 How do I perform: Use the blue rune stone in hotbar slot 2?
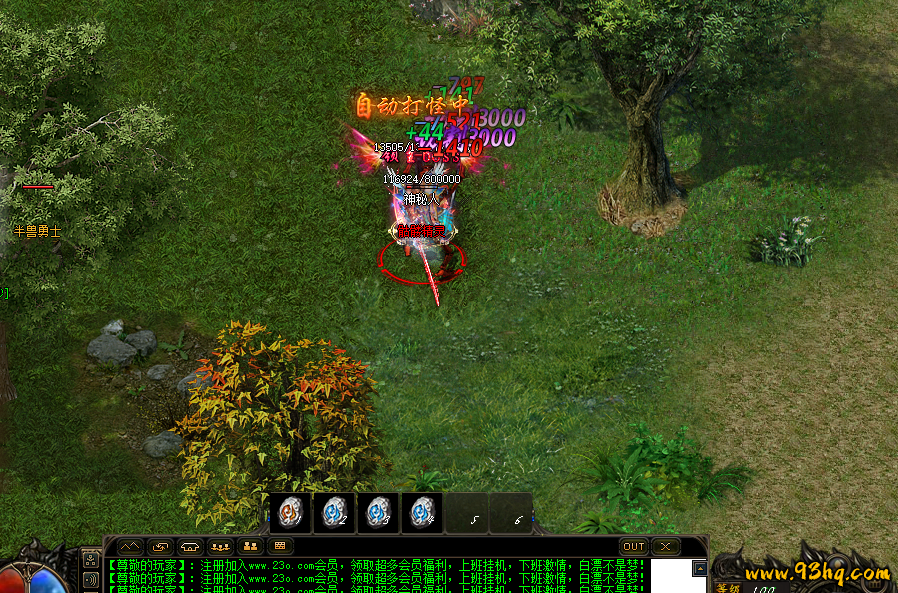[x=335, y=513]
